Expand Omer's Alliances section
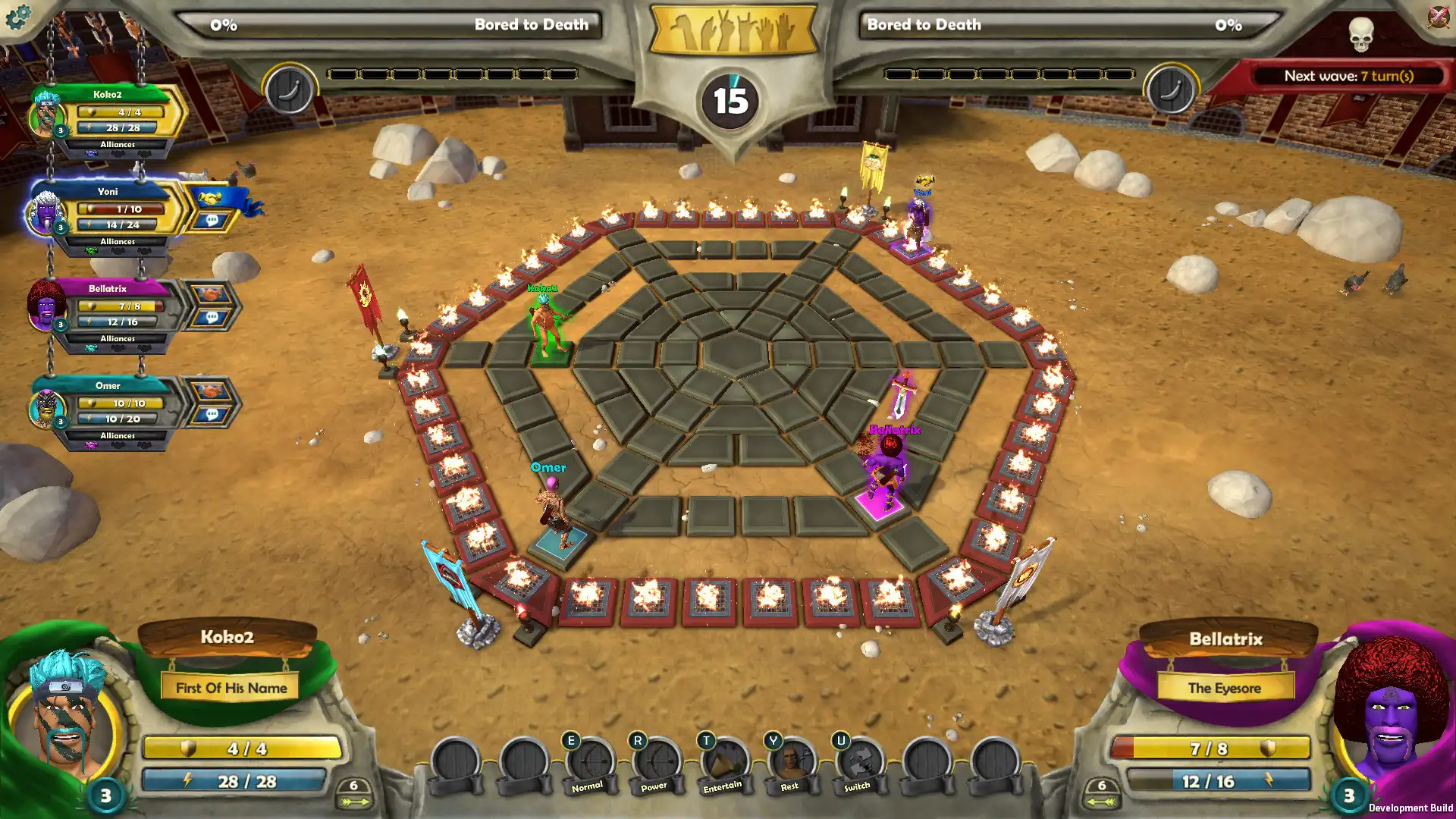 tap(118, 435)
